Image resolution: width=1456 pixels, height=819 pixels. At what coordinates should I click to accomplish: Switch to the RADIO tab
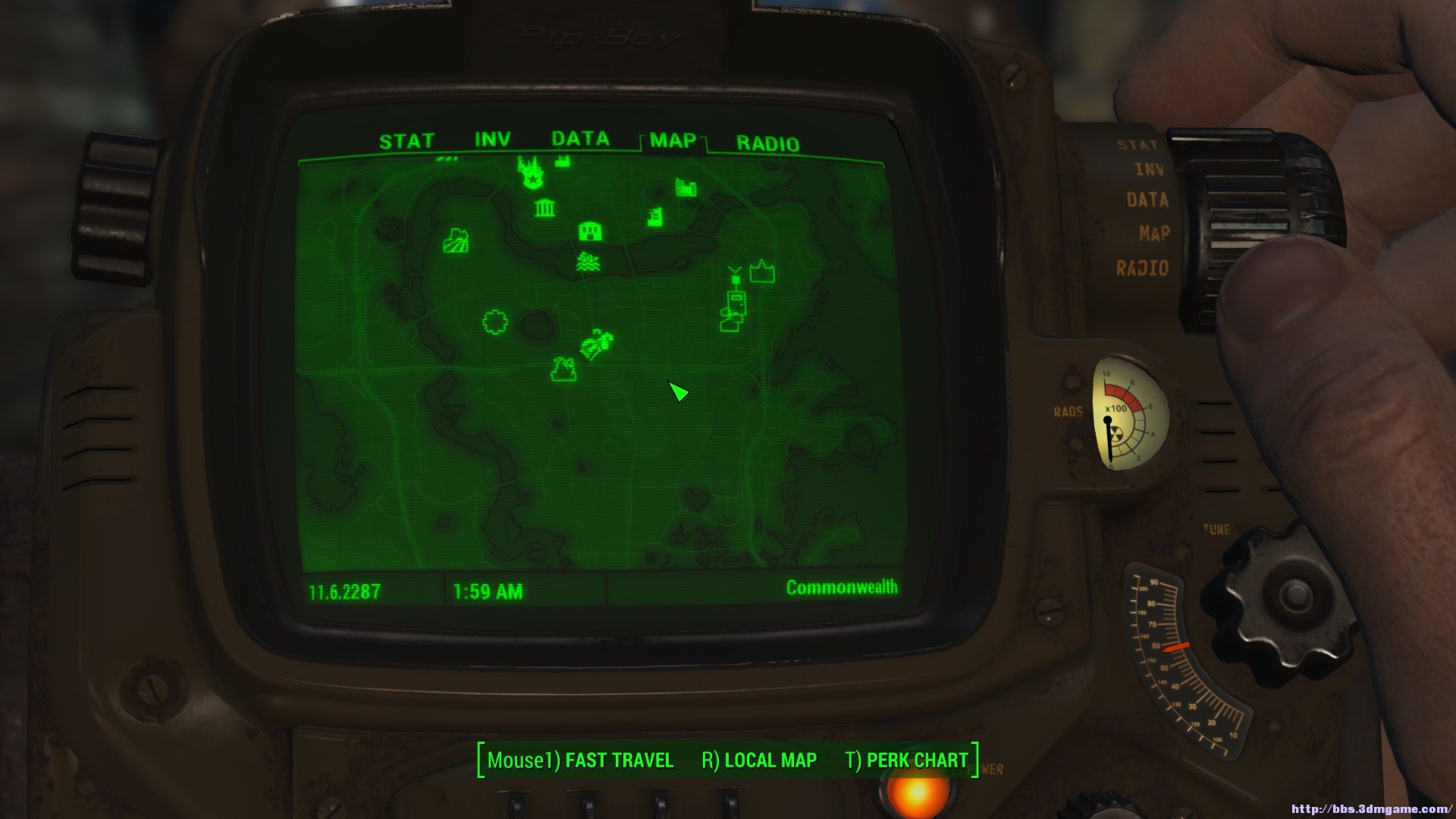(x=767, y=144)
